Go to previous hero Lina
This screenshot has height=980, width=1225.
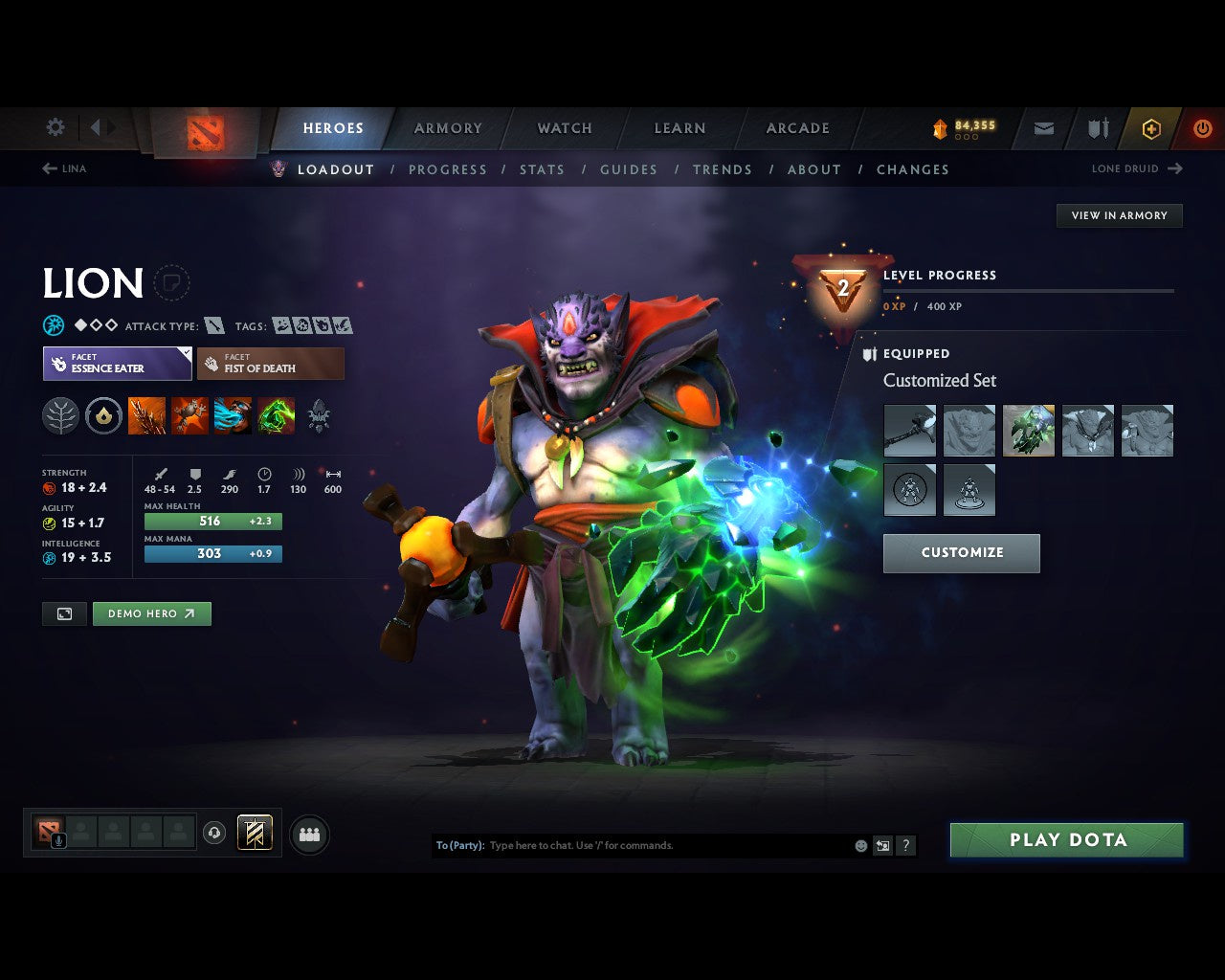[x=64, y=168]
